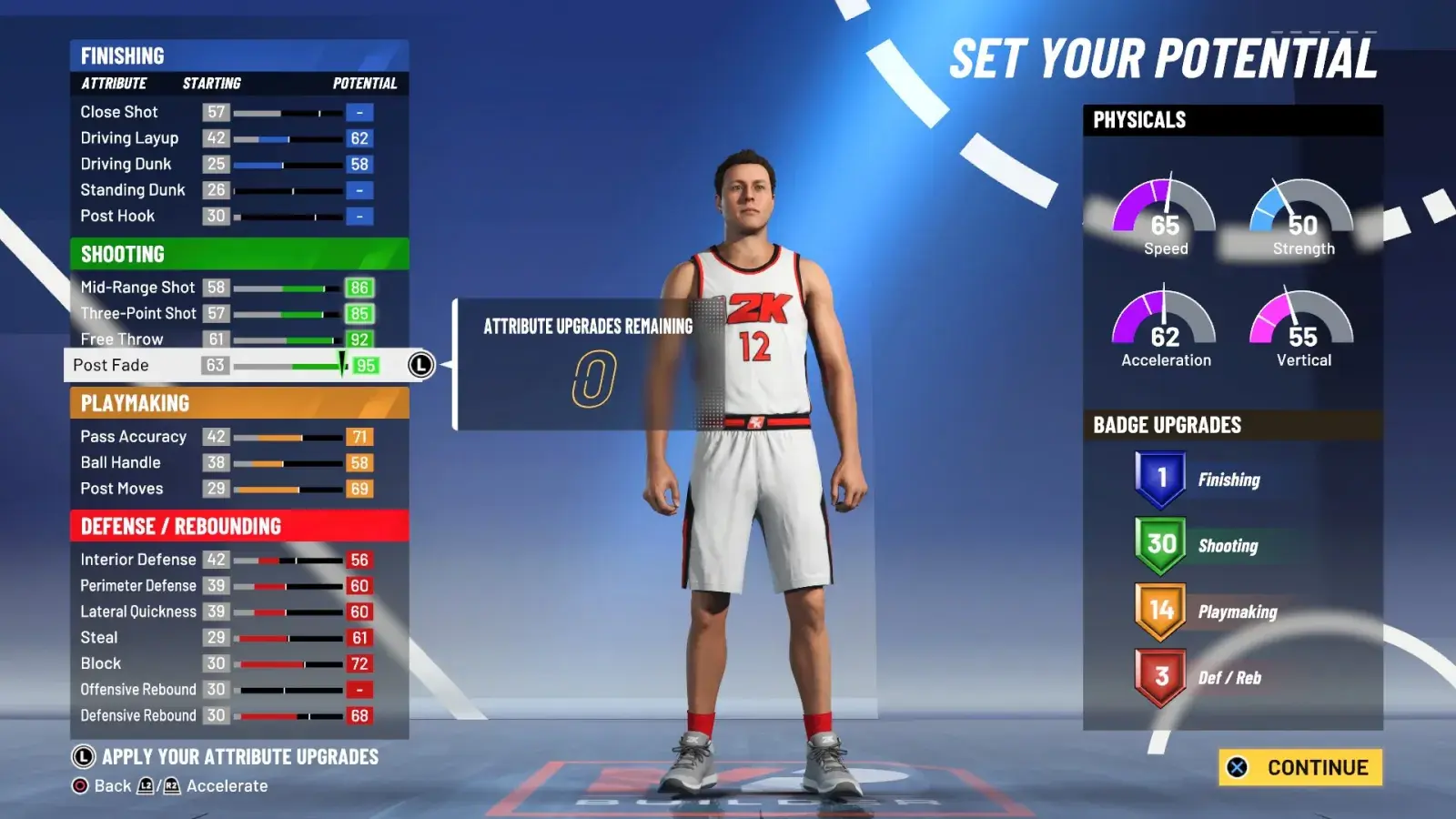This screenshot has height=819, width=1456.
Task: Select the Pass Accuracy attribute
Action: [133, 437]
